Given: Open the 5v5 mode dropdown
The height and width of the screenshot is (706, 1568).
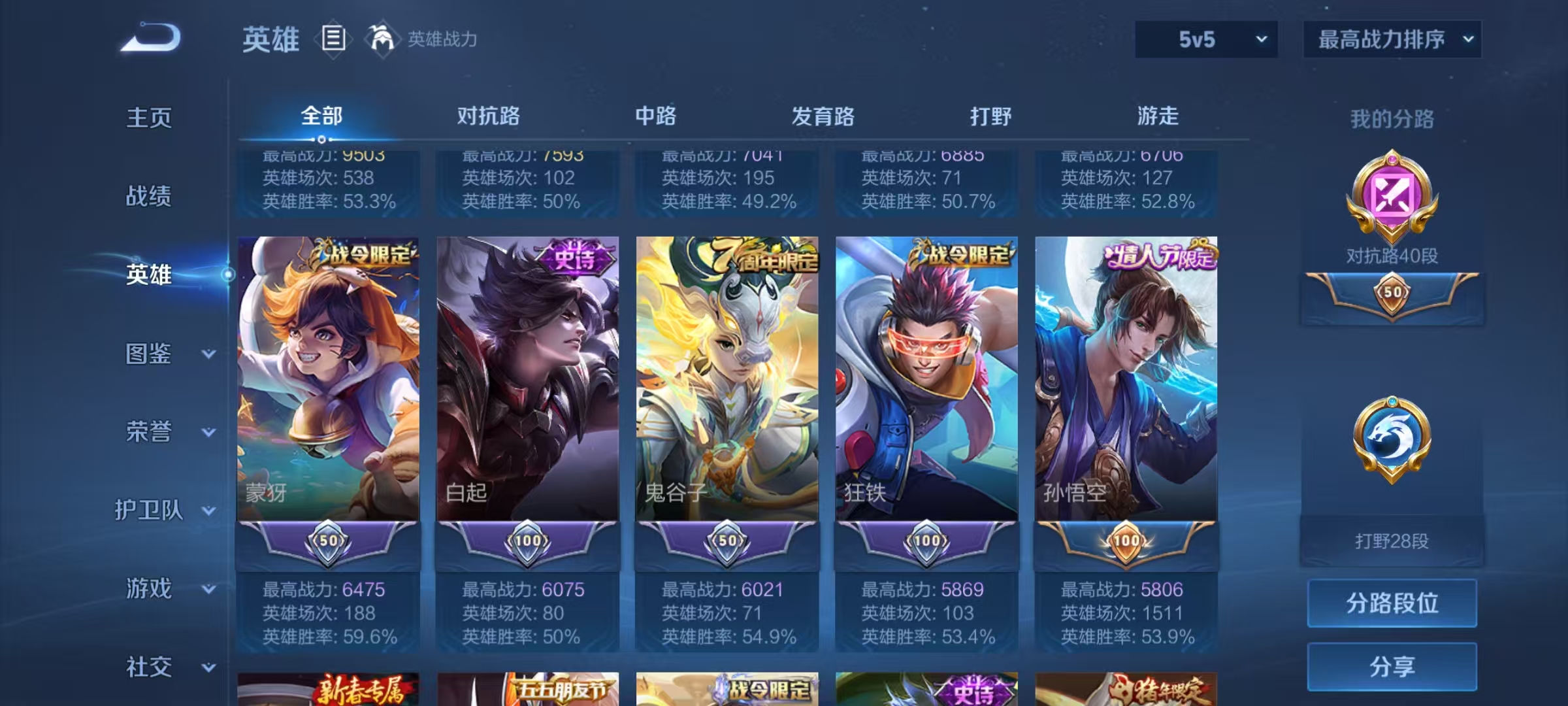Looking at the screenshot, I should click(x=1205, y=39).
